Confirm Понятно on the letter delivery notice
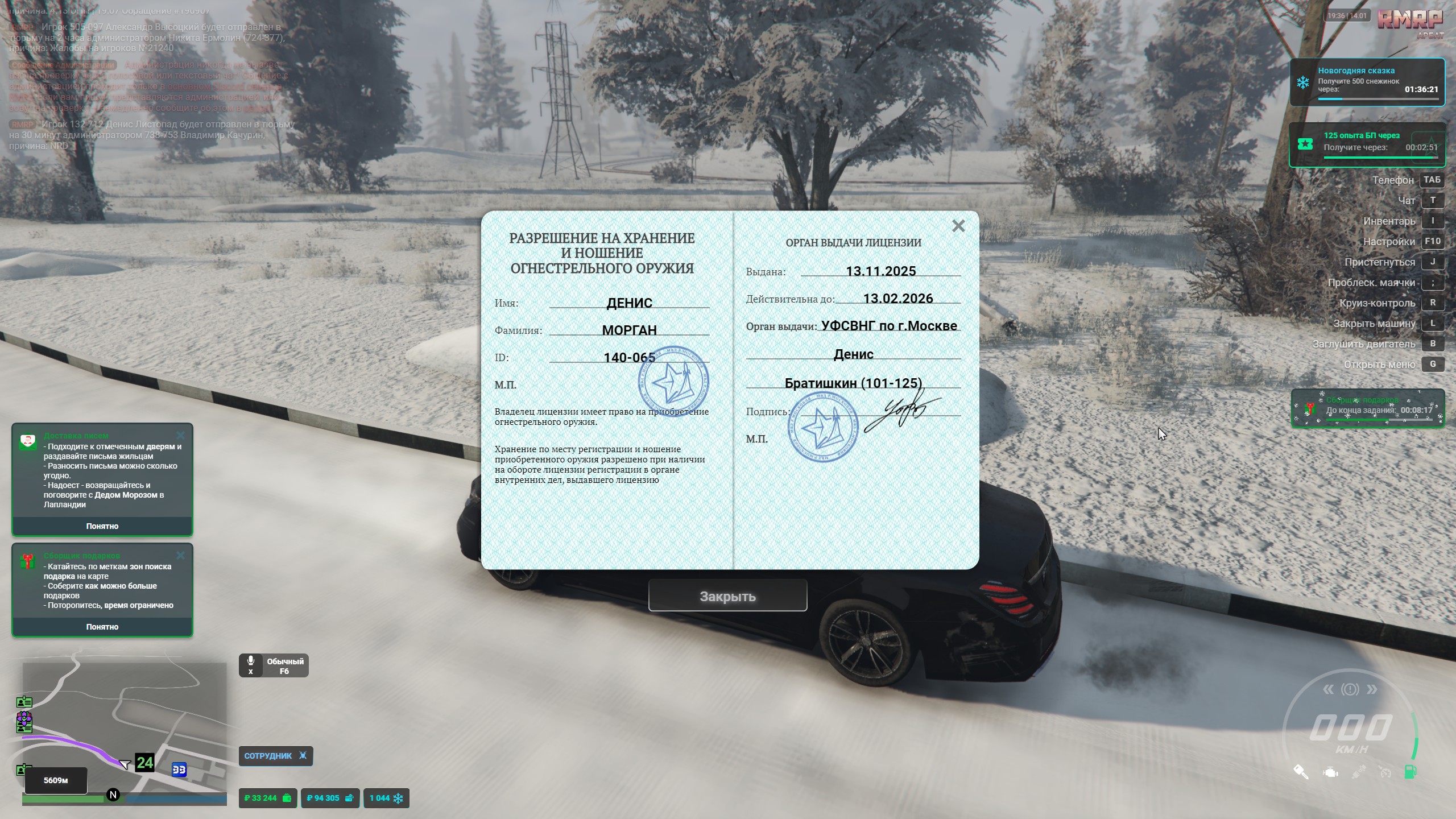The width and height of the screenshot is (1456, 819). click(x=102, y=526)
